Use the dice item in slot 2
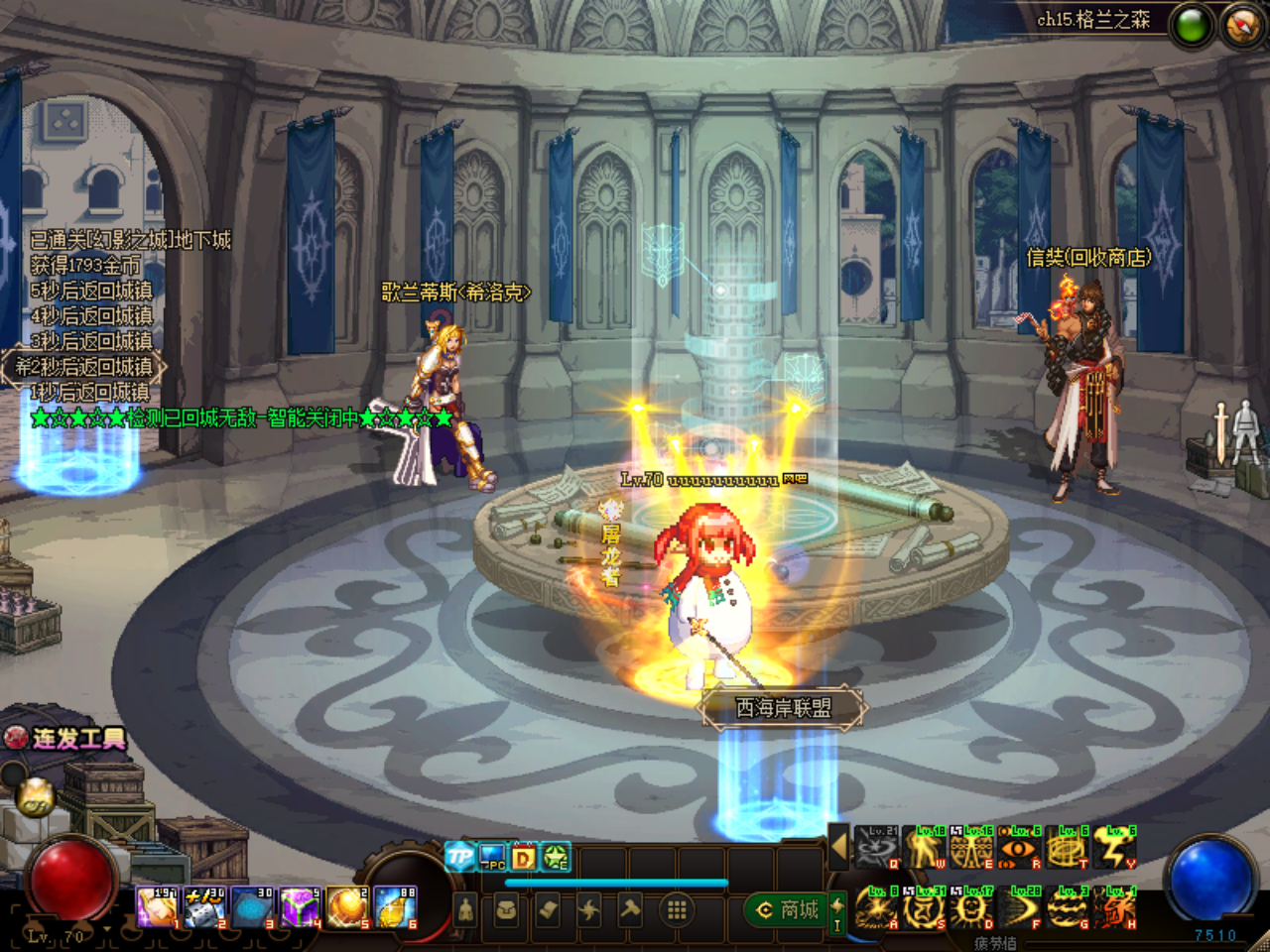 pyautogui.click(x=204, y=907)
